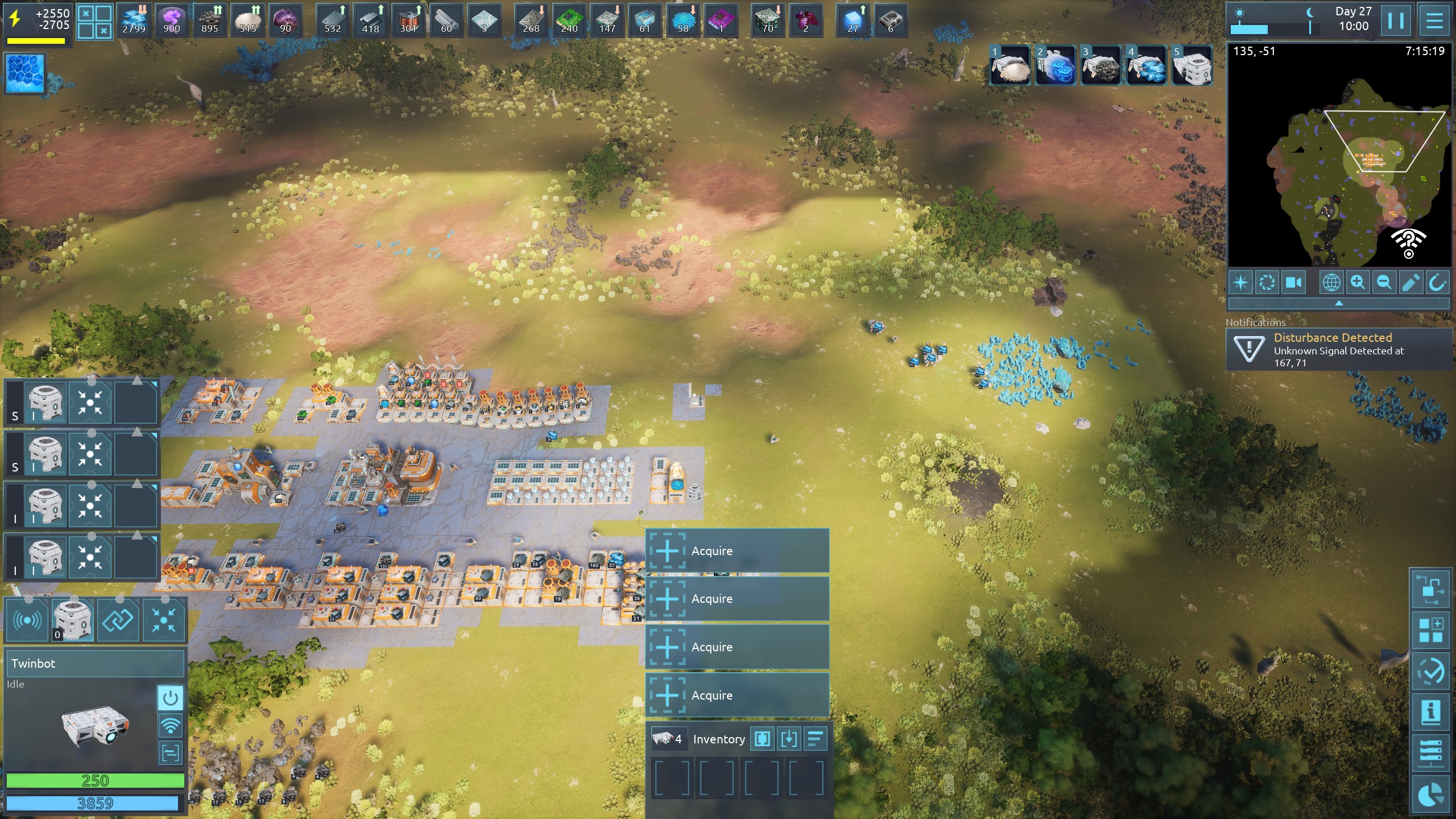The image size is (1456, 819).
Task: Sort the inventory with the sort button
Action: [815, 739]
